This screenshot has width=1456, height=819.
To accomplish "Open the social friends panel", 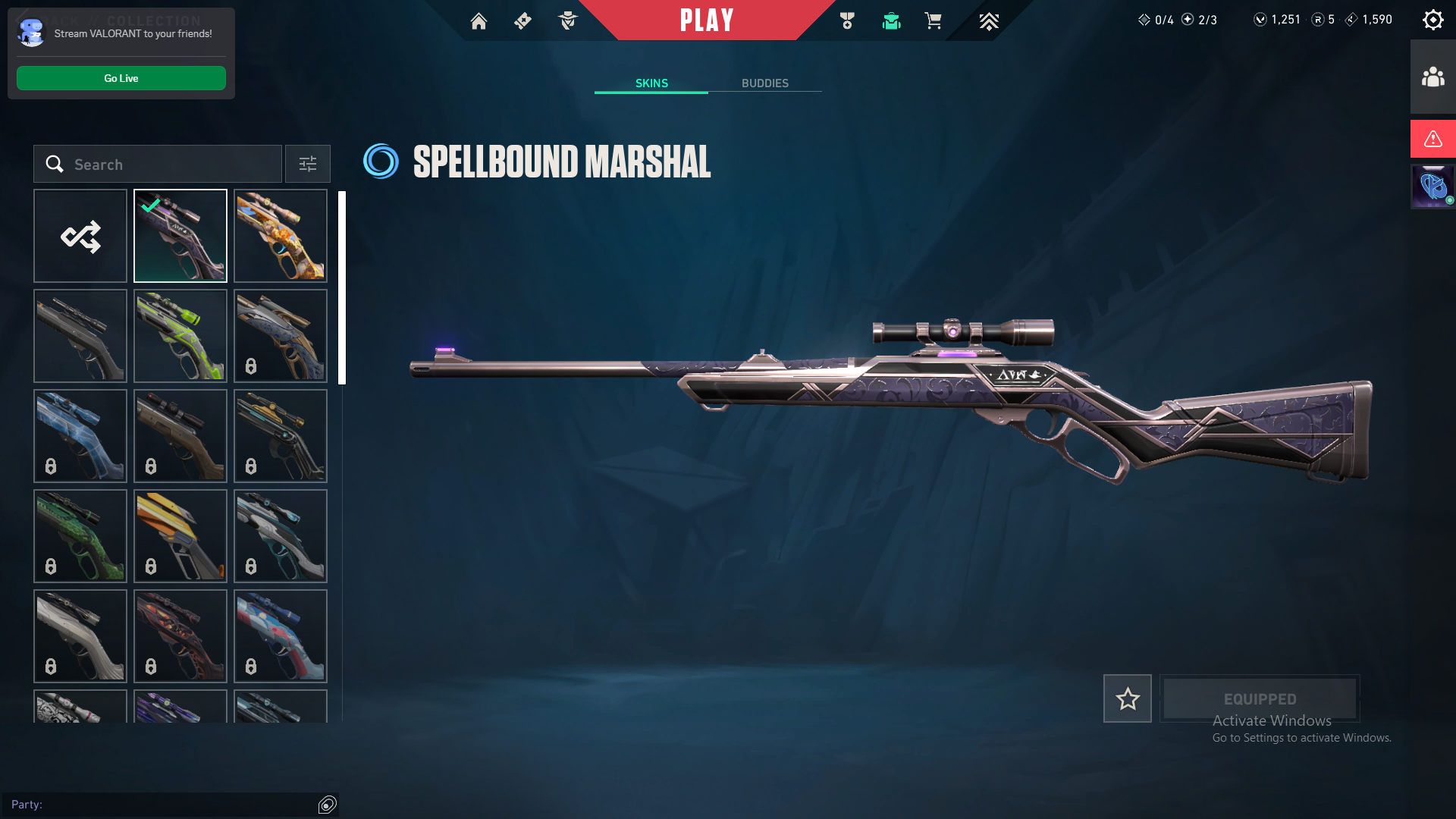I will click(1432, 77).
